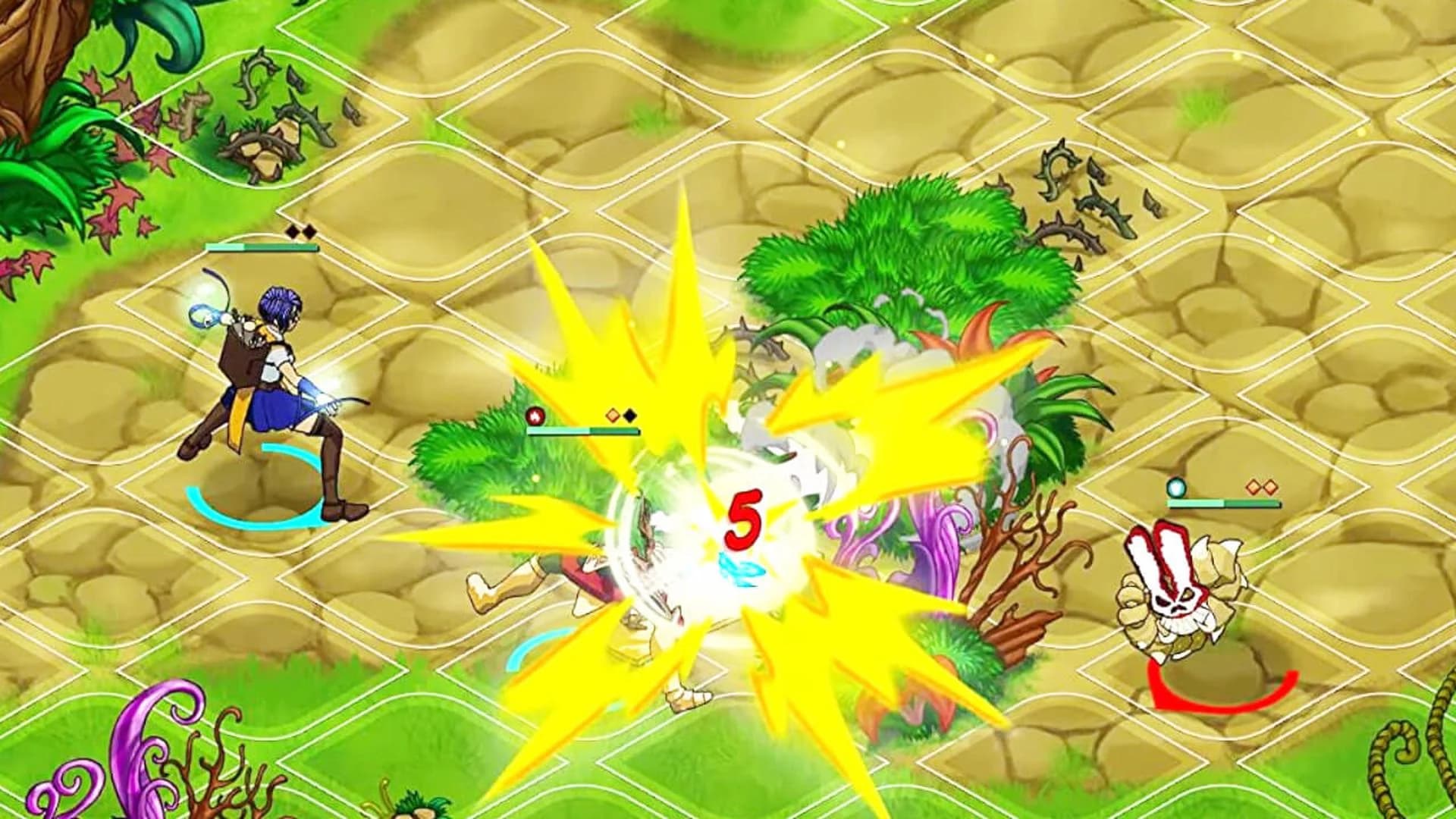Viewport: 1456px width, 819px height.
Task: Select the right black diamond above the archer
Action: point(309,231)
